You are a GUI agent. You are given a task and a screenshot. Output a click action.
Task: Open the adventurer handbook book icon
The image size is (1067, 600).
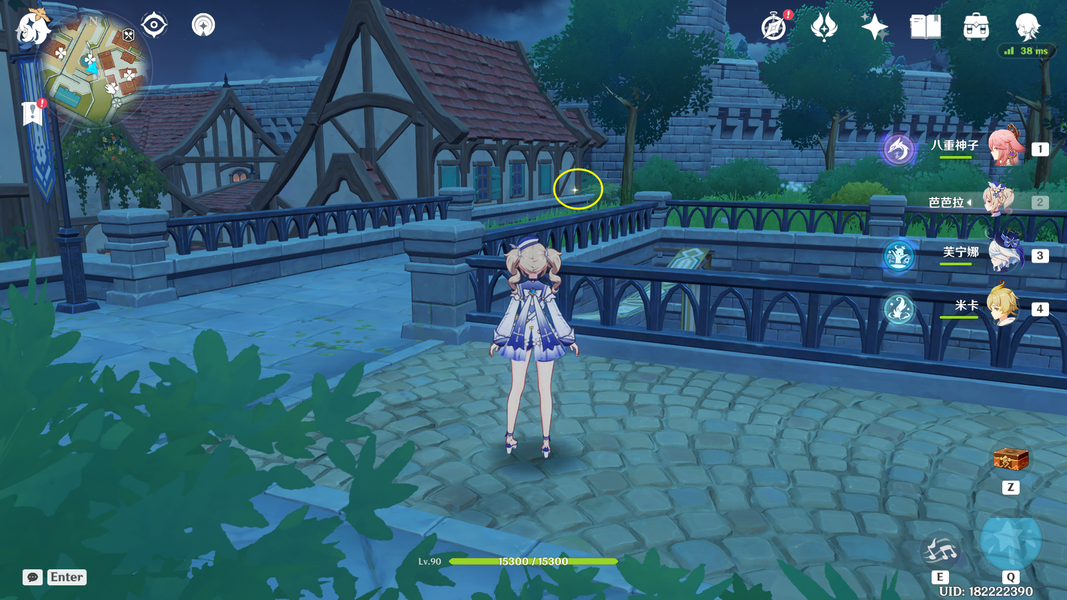(x=925, y=27)
